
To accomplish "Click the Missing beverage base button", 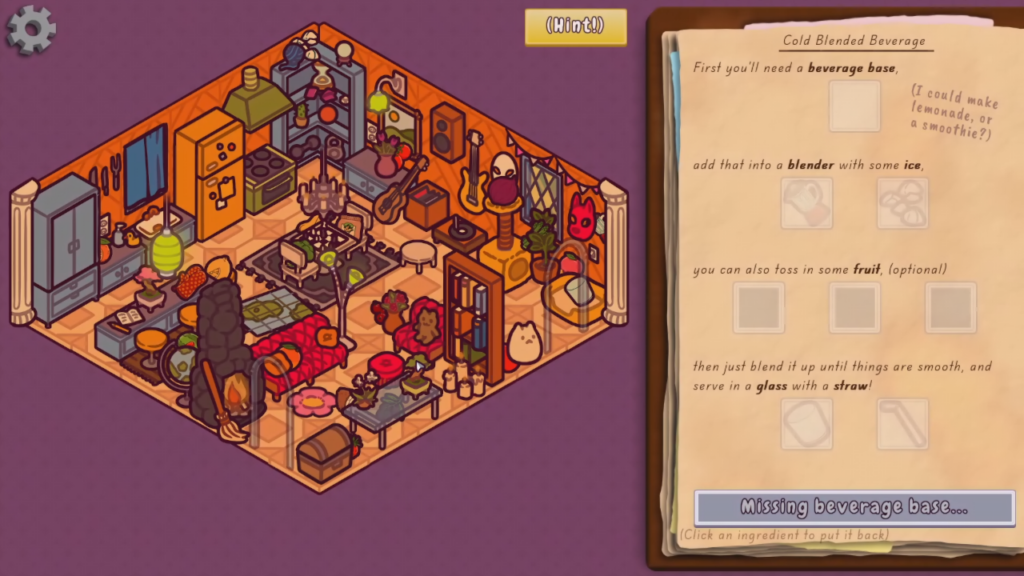I will [x=854, y=507].
